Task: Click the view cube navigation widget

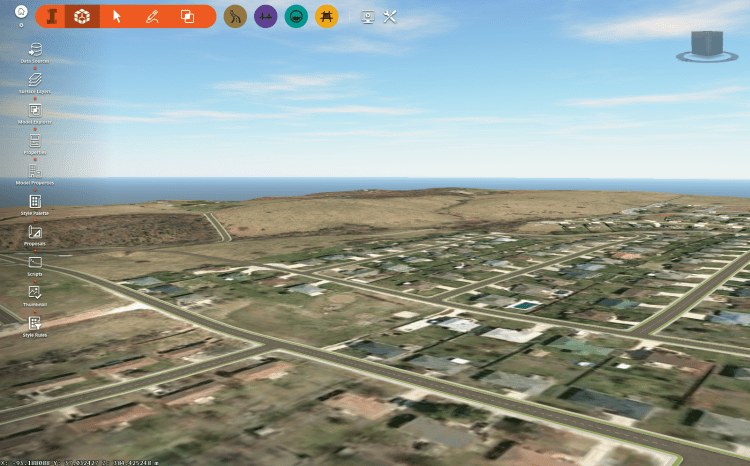Action: (x=707, y=46)
